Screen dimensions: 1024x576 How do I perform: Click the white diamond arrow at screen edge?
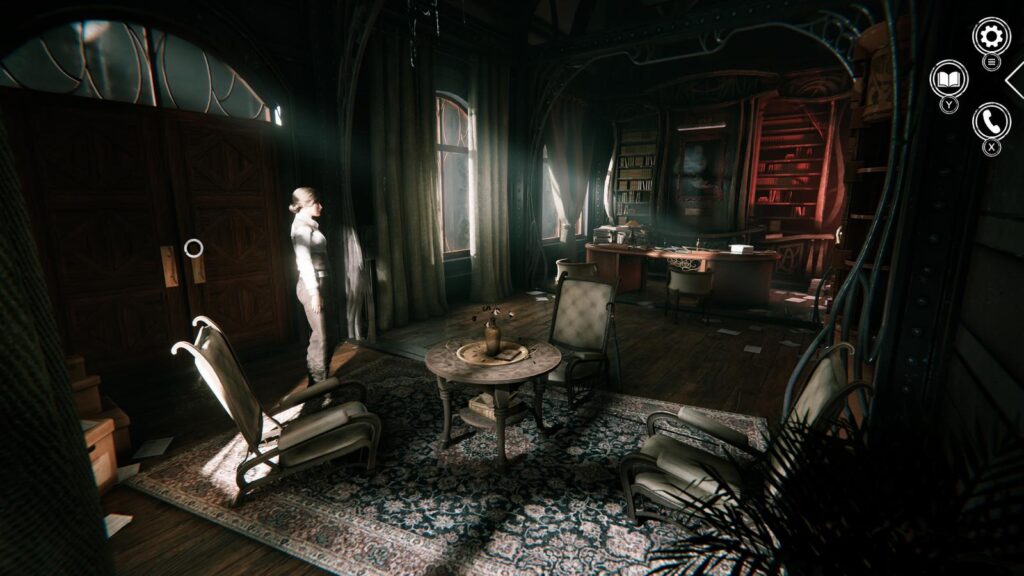tap(1015, 79)
